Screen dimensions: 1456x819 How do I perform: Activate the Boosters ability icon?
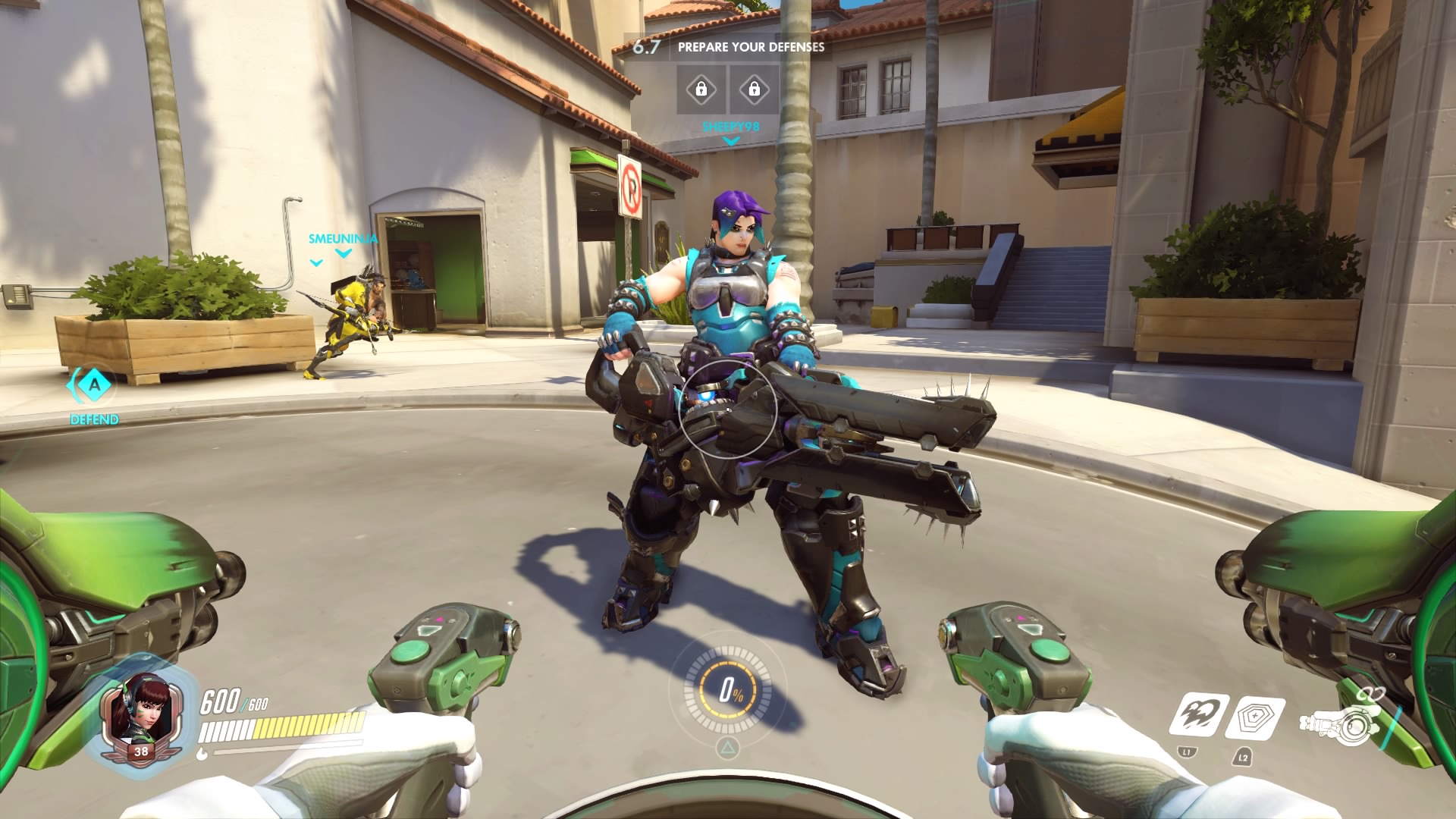1198,716
